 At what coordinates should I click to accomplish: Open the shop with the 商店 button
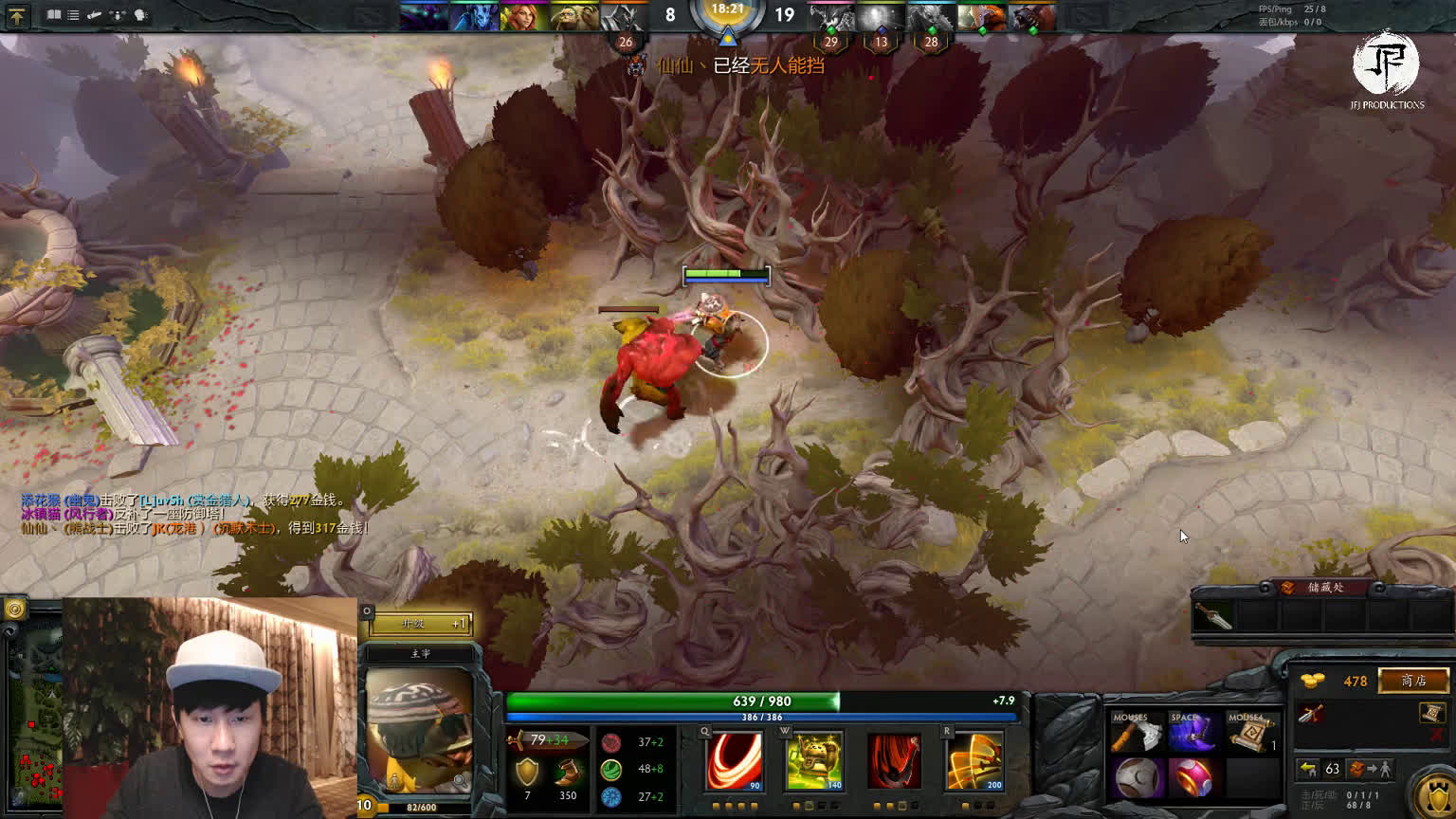pyautogui.click(x=1413, y=681)
